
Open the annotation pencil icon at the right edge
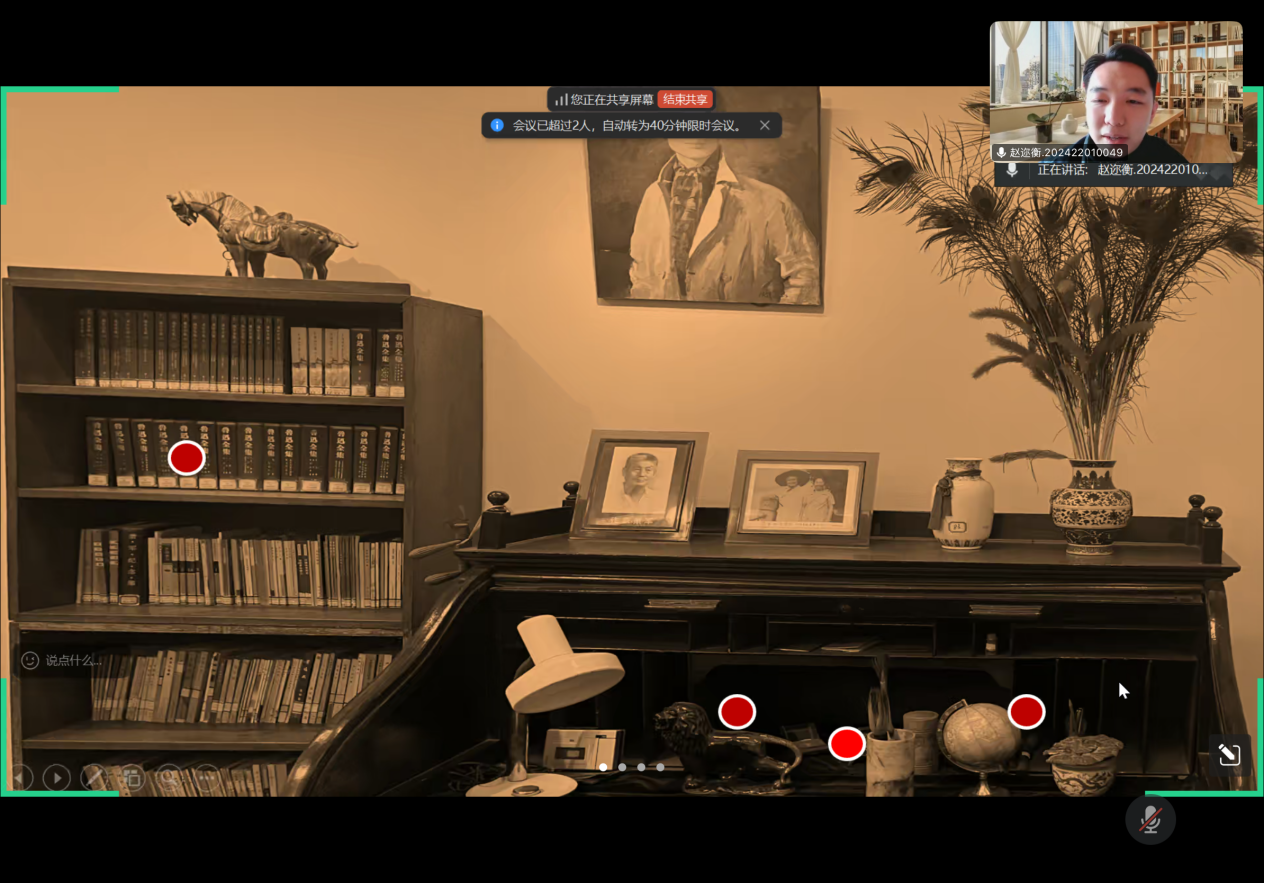coord(1229,754)
